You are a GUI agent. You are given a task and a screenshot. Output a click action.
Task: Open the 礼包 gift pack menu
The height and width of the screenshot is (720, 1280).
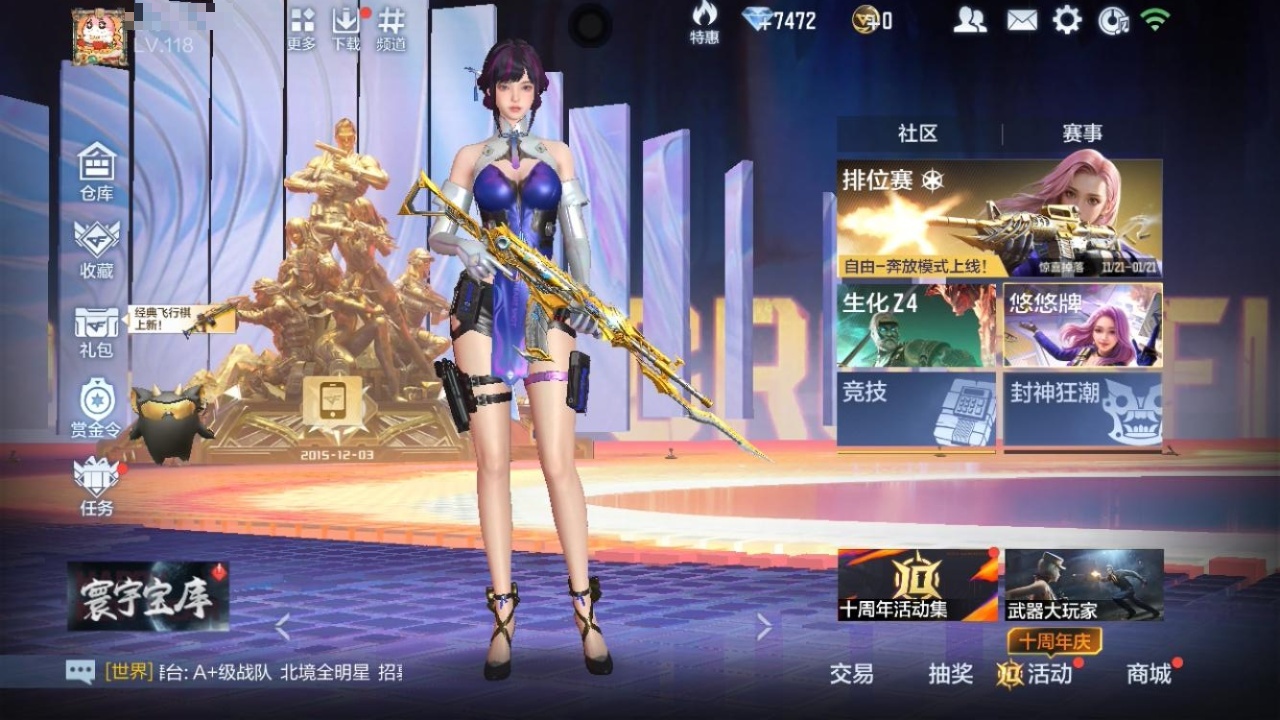coord(97,330)
